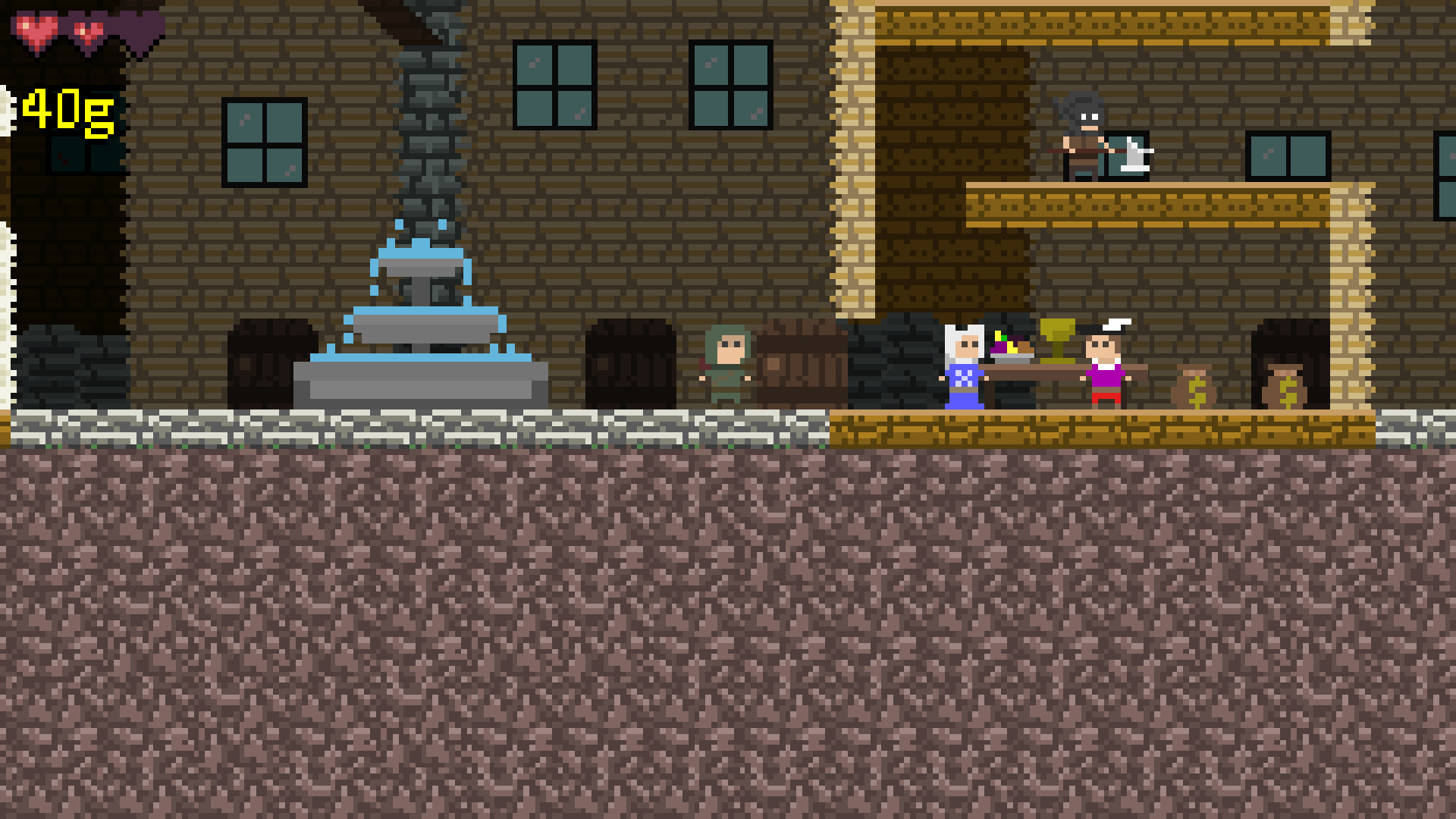
Task: Click the blacksmith holding the hammer upstairs
Action: point(1081,136)
